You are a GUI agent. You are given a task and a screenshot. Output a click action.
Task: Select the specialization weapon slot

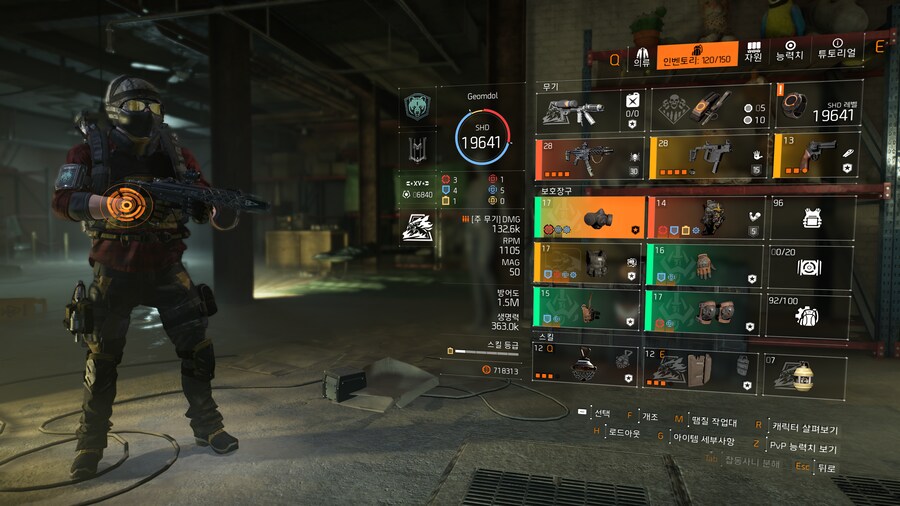pyautogui.click(x=591, y=109)
